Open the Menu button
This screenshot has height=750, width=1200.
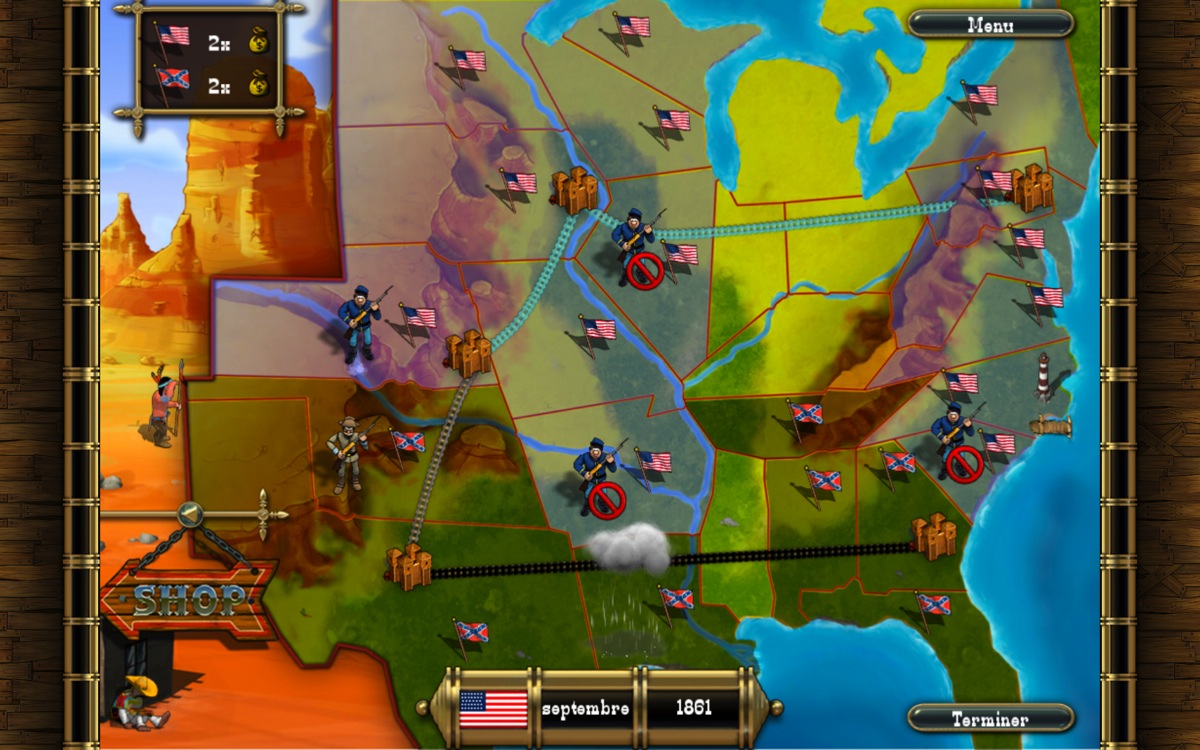click(x=990, y=25)
